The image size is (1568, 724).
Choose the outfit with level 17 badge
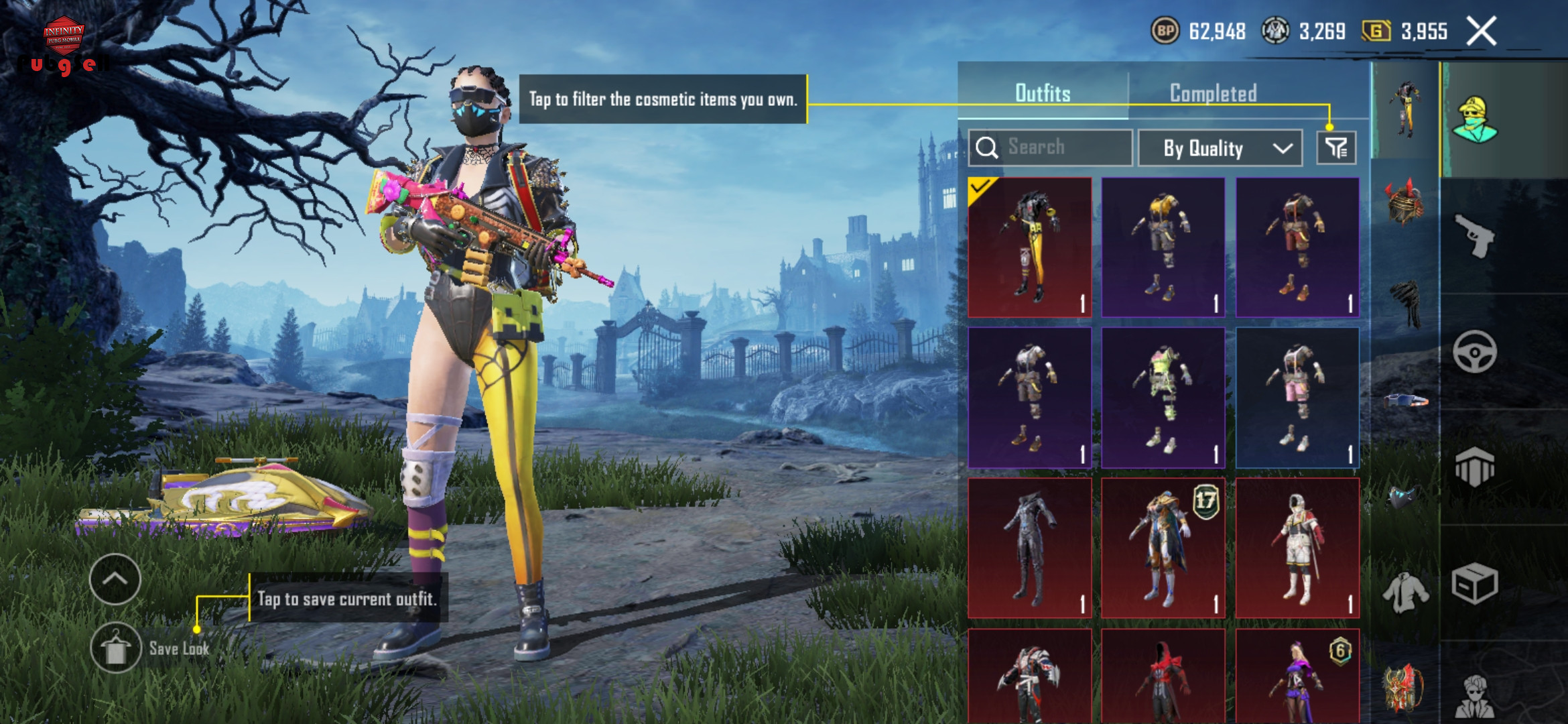click(1163, 548)
